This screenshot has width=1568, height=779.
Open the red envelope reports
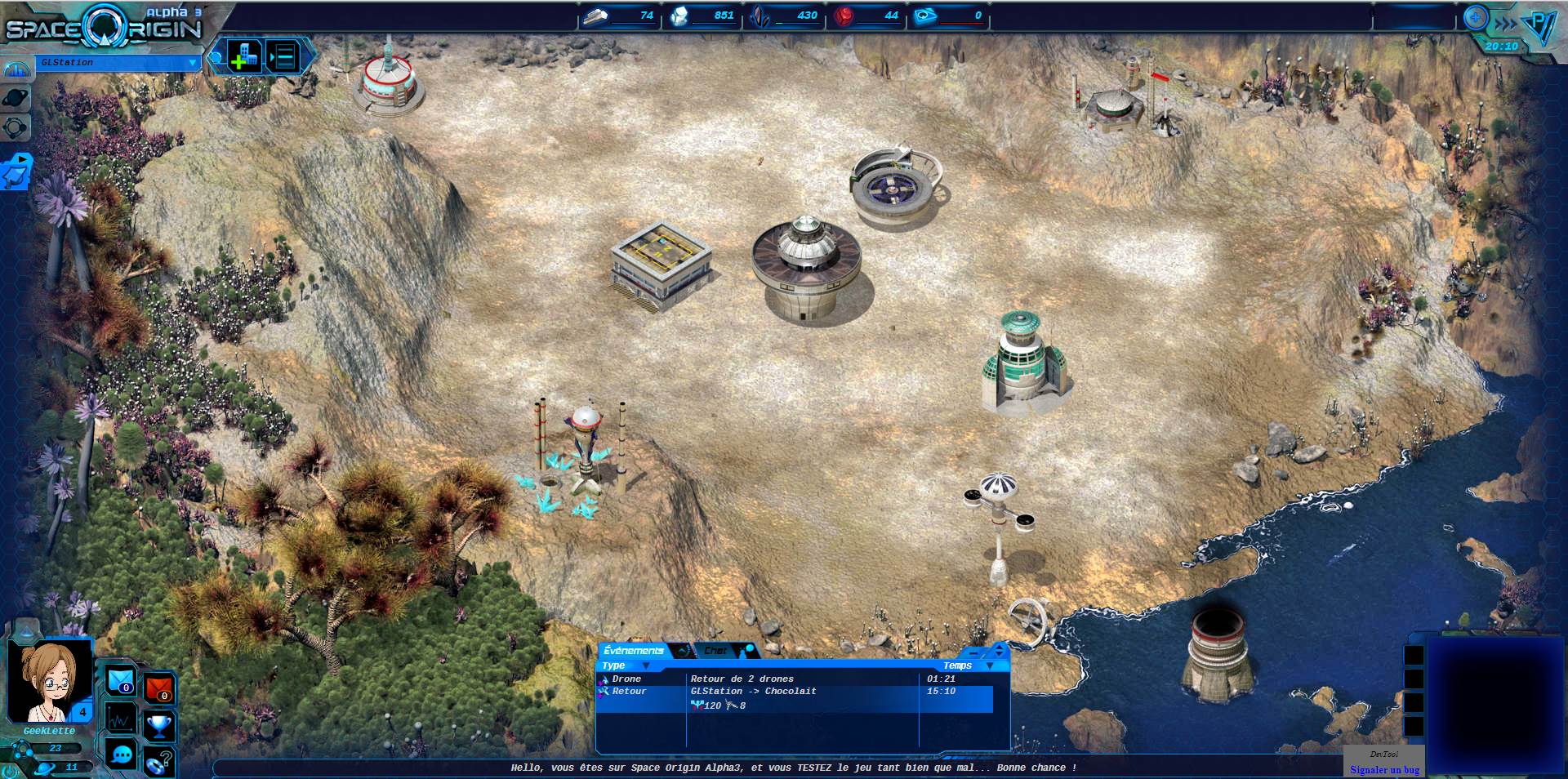[159, 688]
